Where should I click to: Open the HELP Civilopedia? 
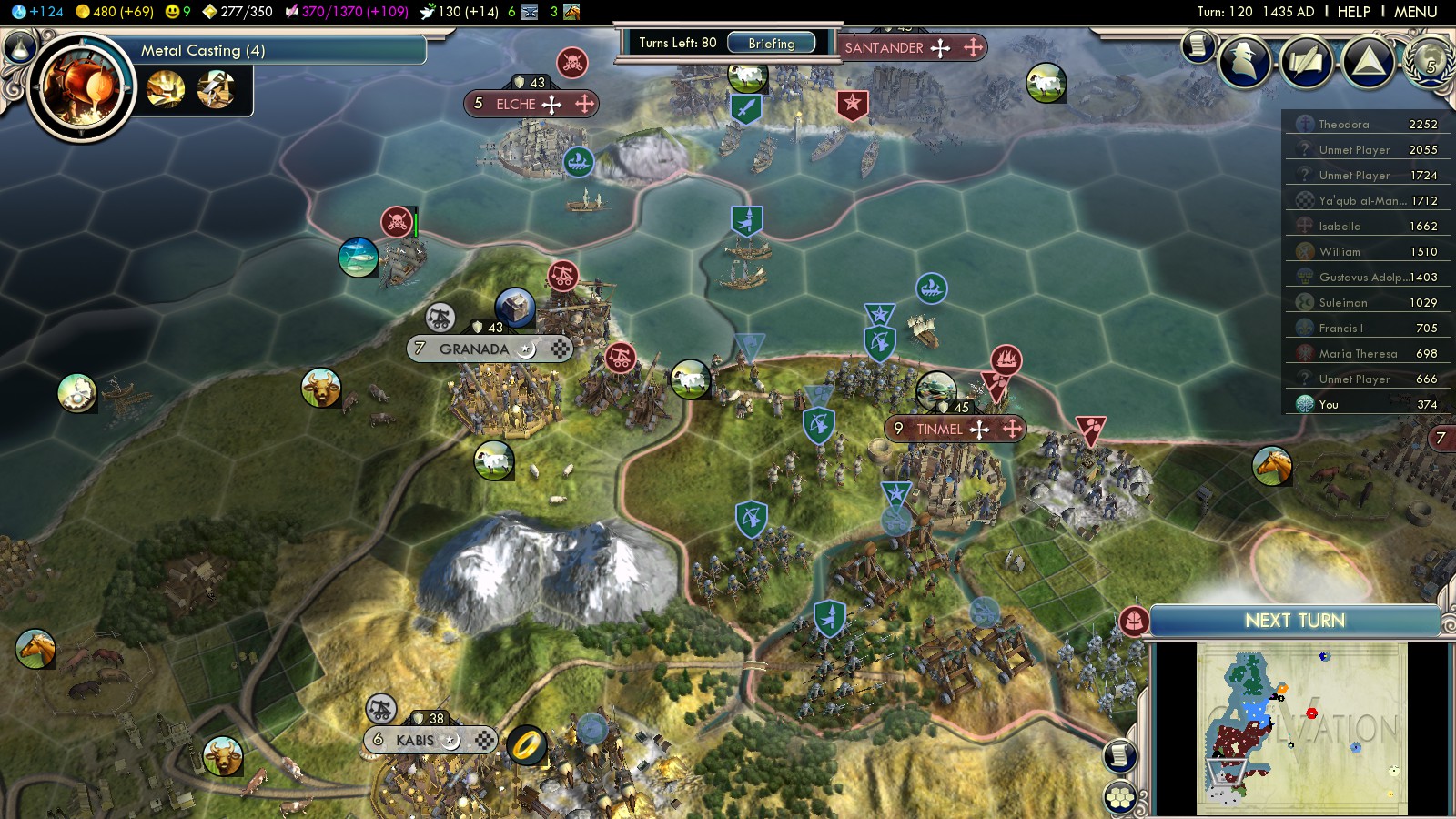coord(1353,12)
